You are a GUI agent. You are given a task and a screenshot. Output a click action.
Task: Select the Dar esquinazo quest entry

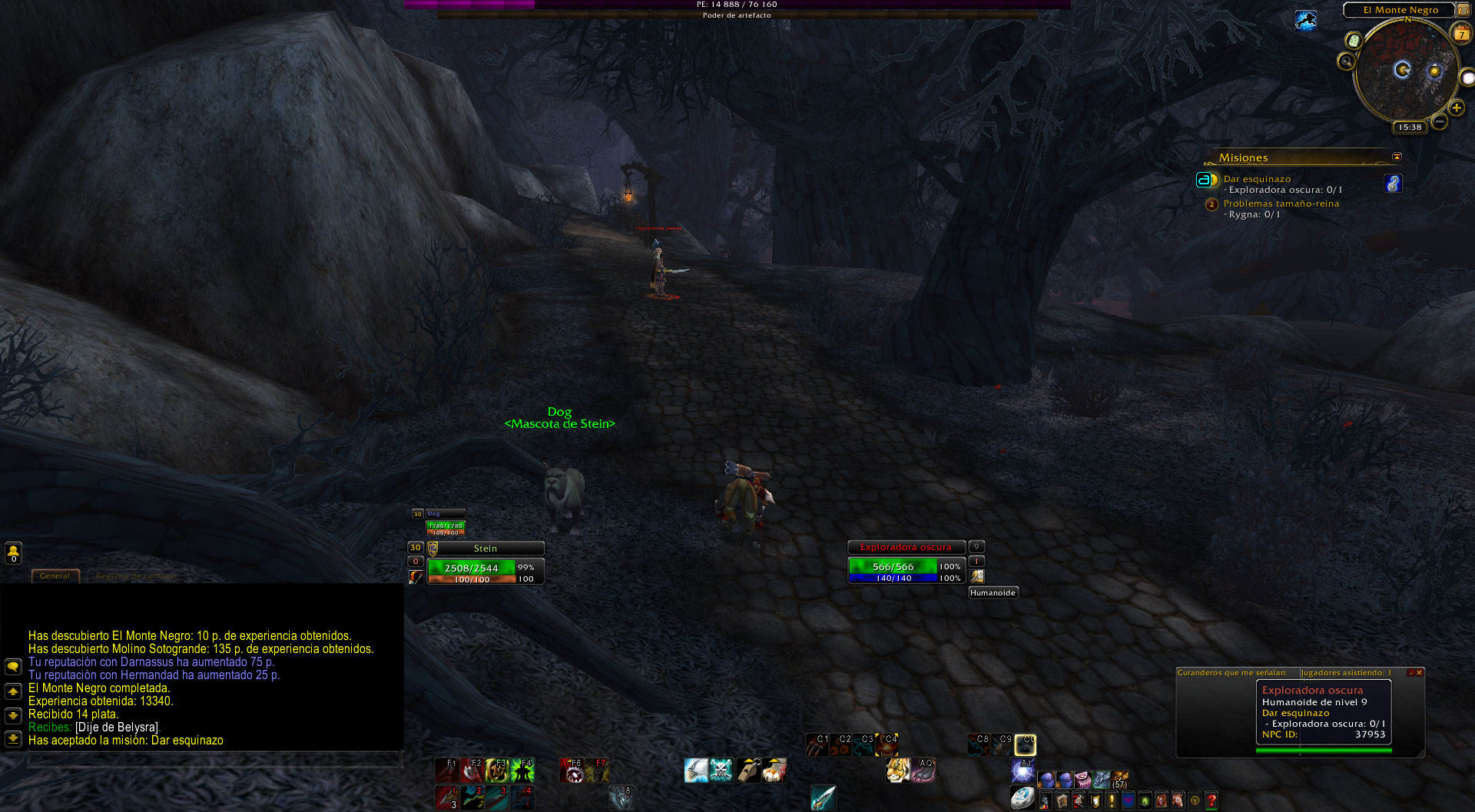1257,179
